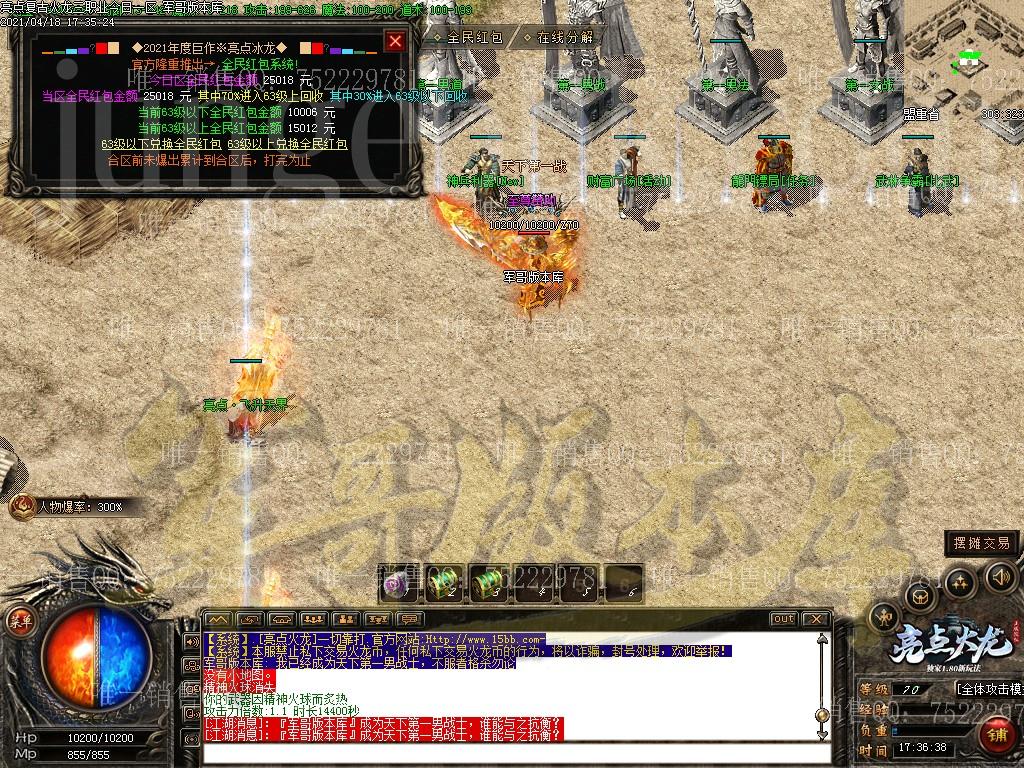Open the 在线分解 tab
This screenshot has height=768, width=1024.
(565, 37)
